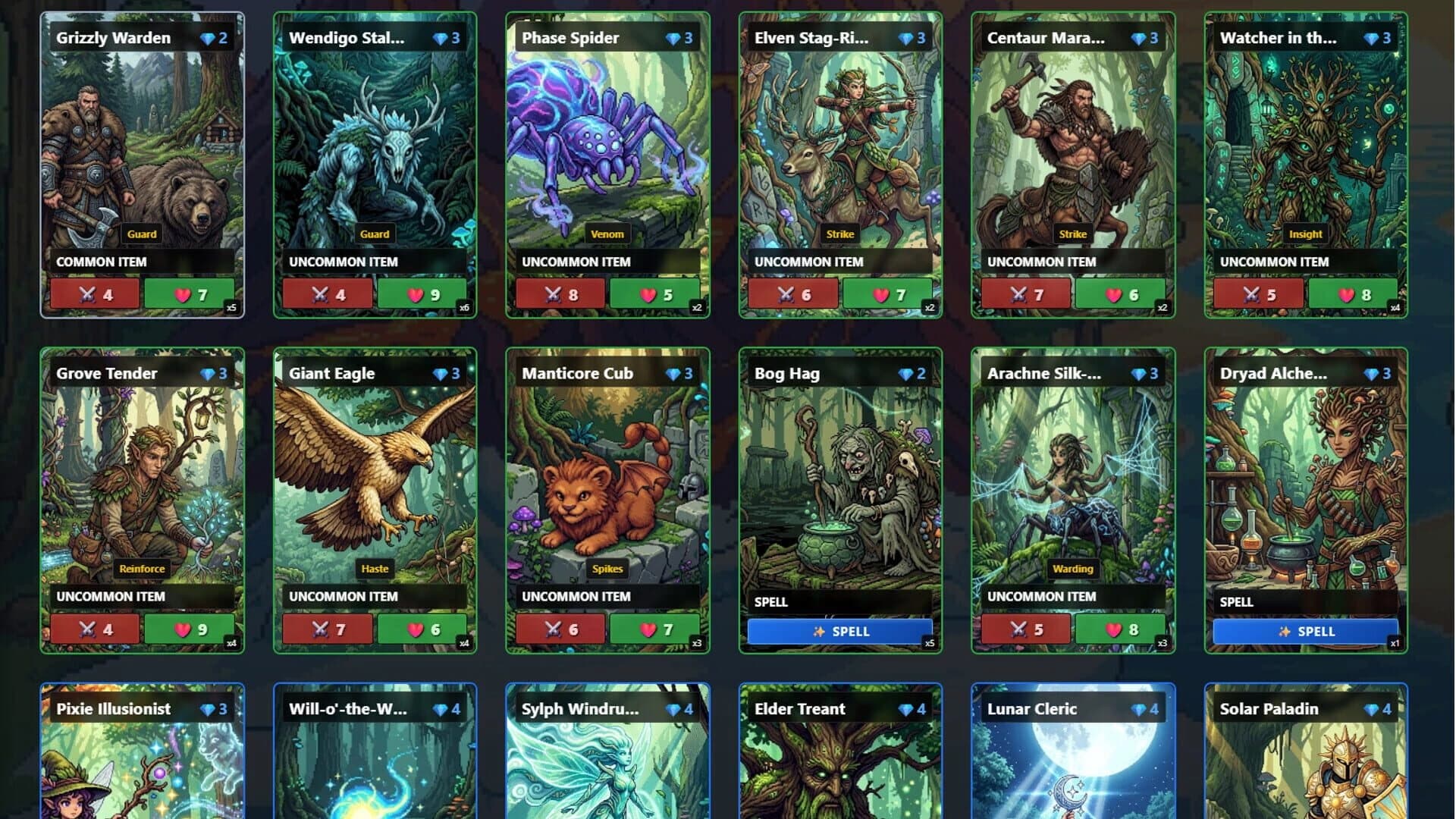Image resolution: width=1456 pixels, height=819 pixels.
Task: Click the Spikes badge on Manticore Cub
Action: pos(607,568)
